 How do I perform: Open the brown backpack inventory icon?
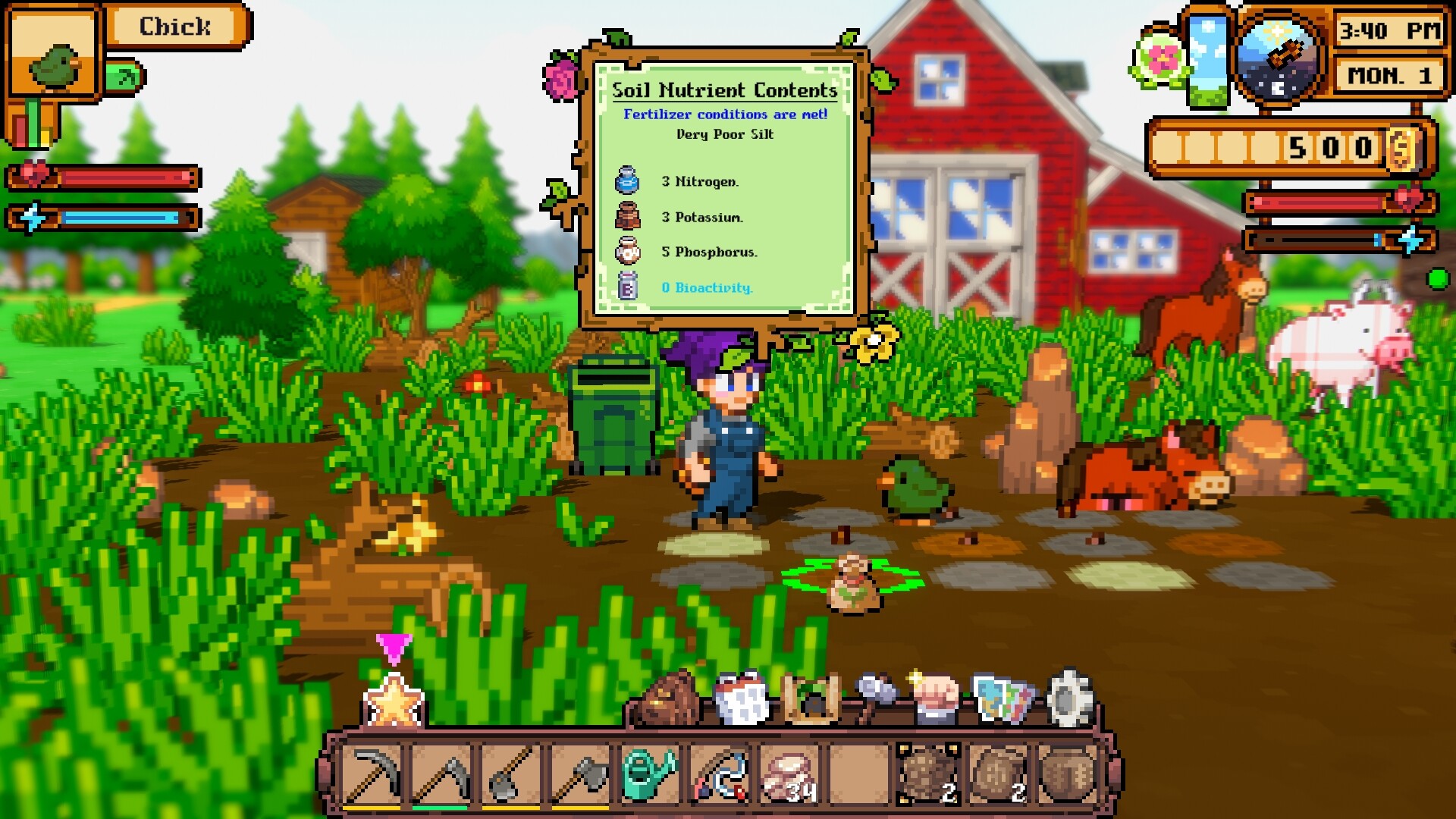[668, 699]
